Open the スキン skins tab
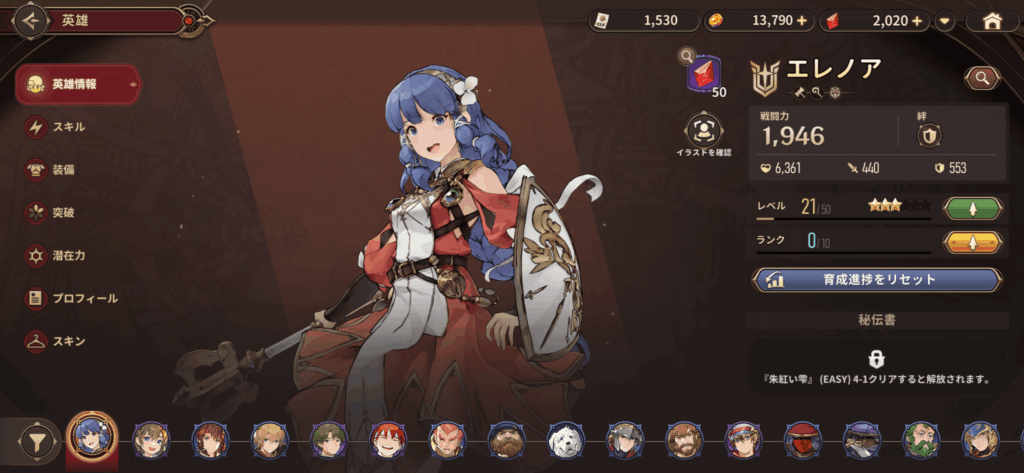This screenshot has width=1024, height=473. pos(68,341)
